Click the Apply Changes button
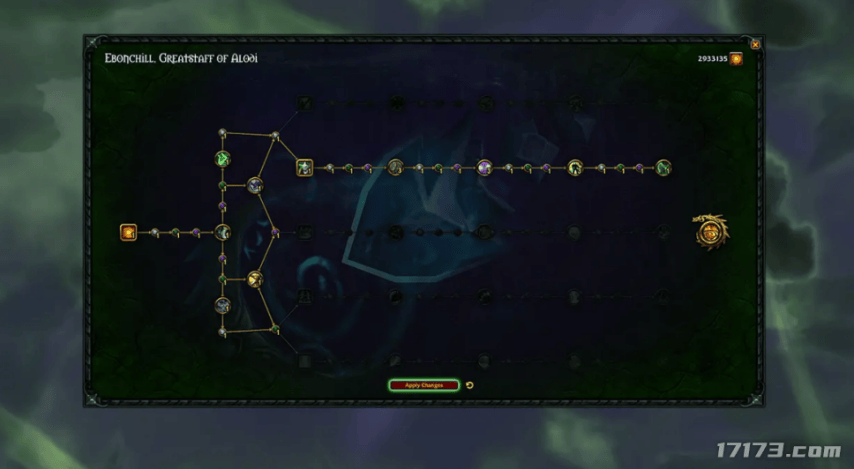854x469 pixels. 424,385
